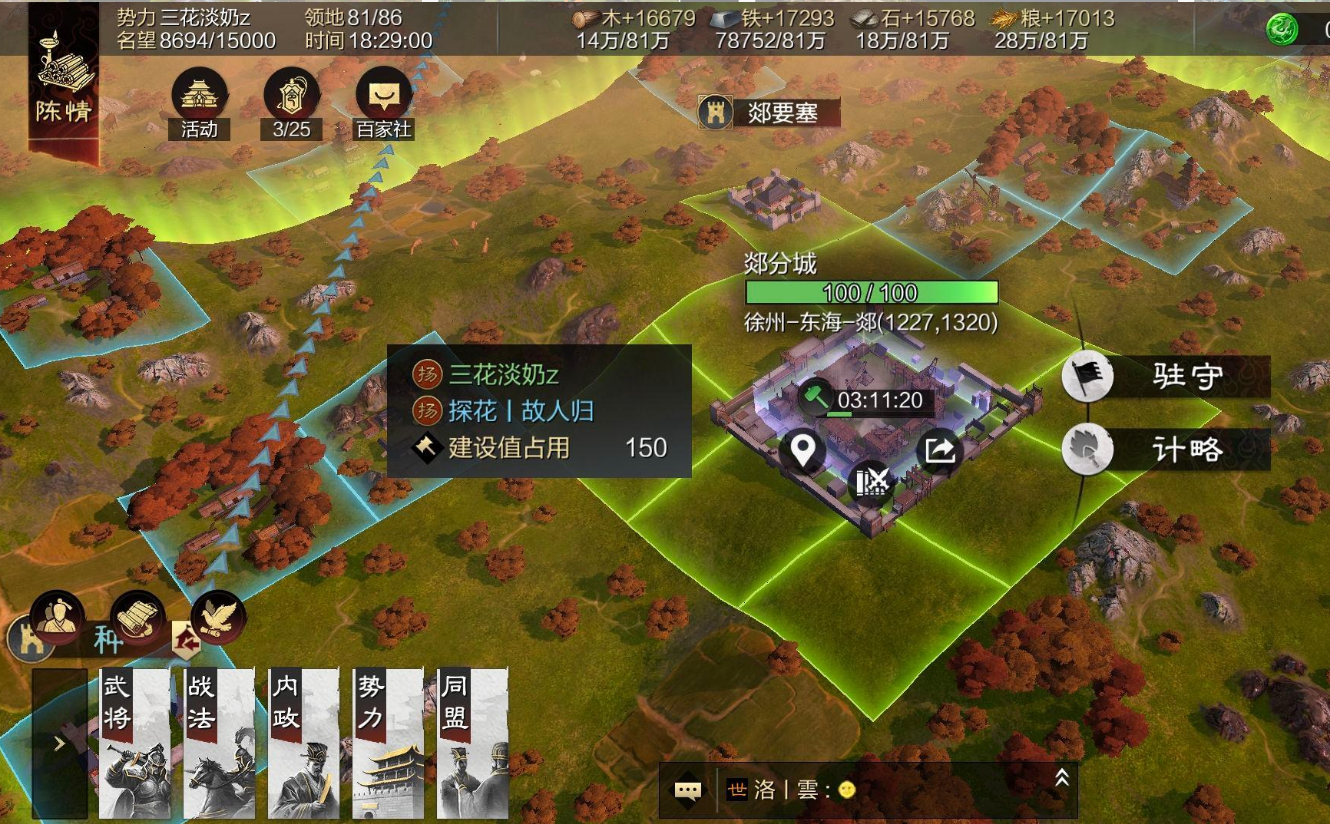Click the crossed swords icon on the city

click(872, 483)
